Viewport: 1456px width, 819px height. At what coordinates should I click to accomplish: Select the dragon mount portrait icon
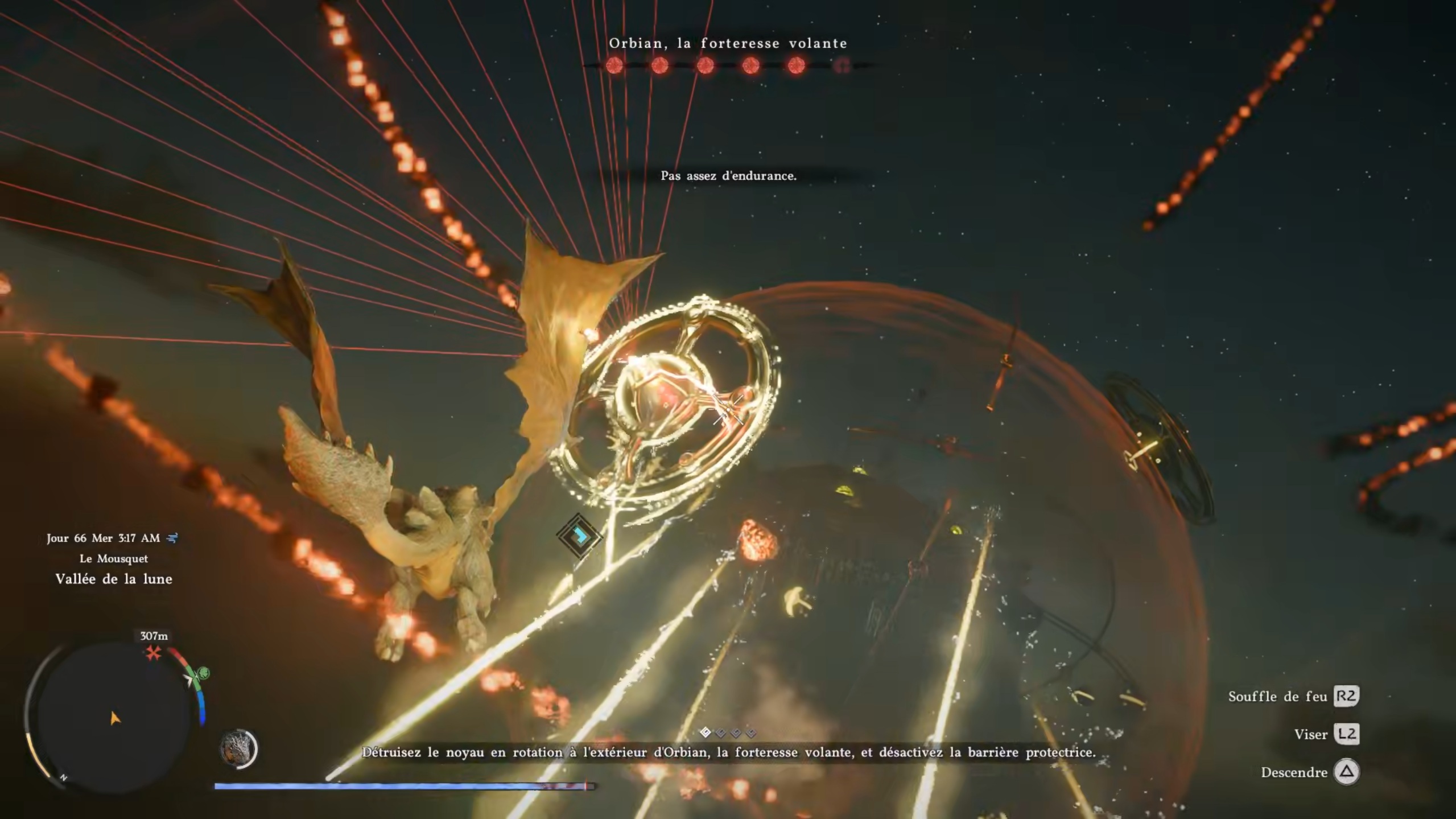(238, 748)
